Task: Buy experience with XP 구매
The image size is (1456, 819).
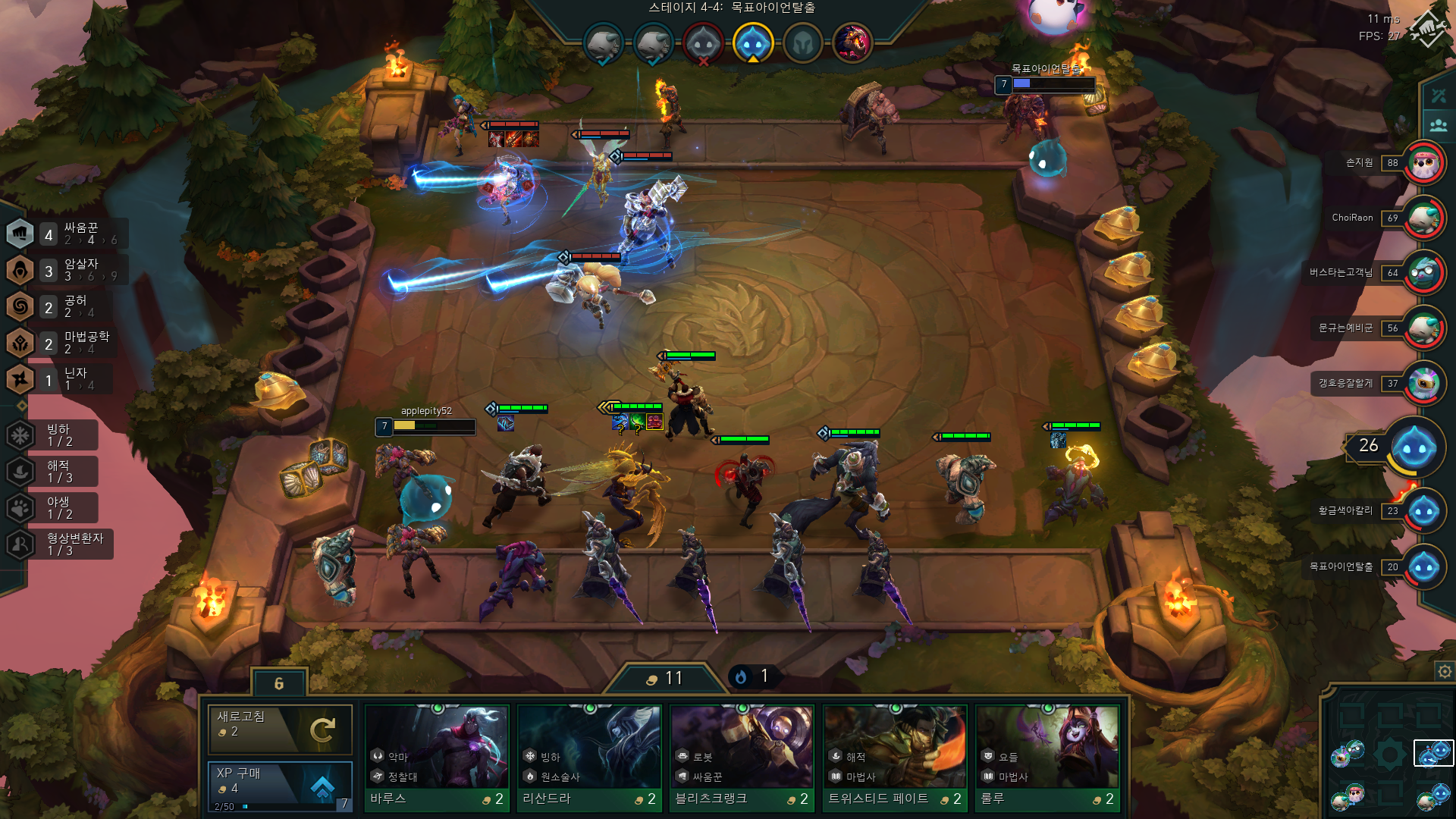Action: pos(280,785)
